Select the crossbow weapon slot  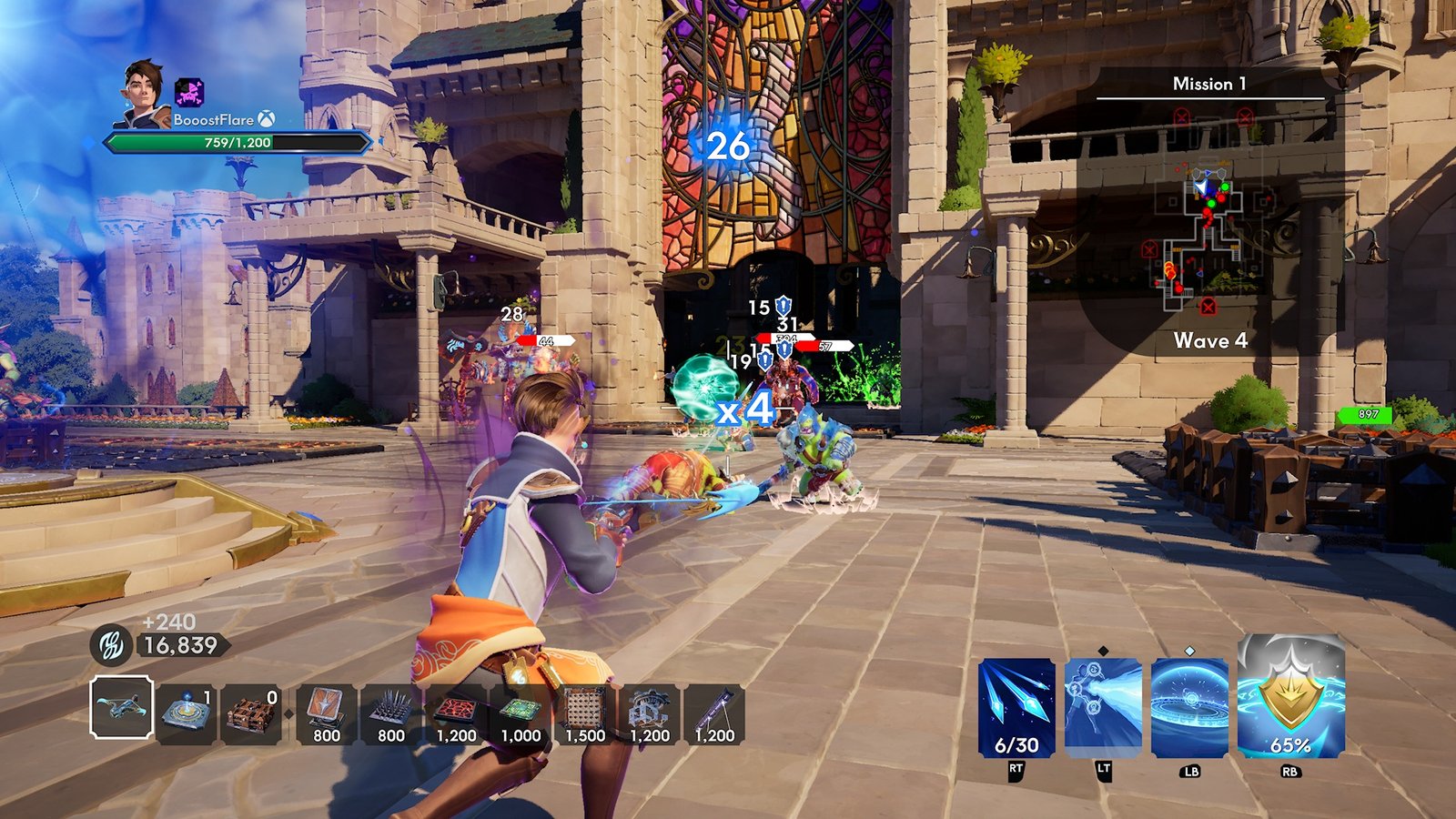(122, 707)
